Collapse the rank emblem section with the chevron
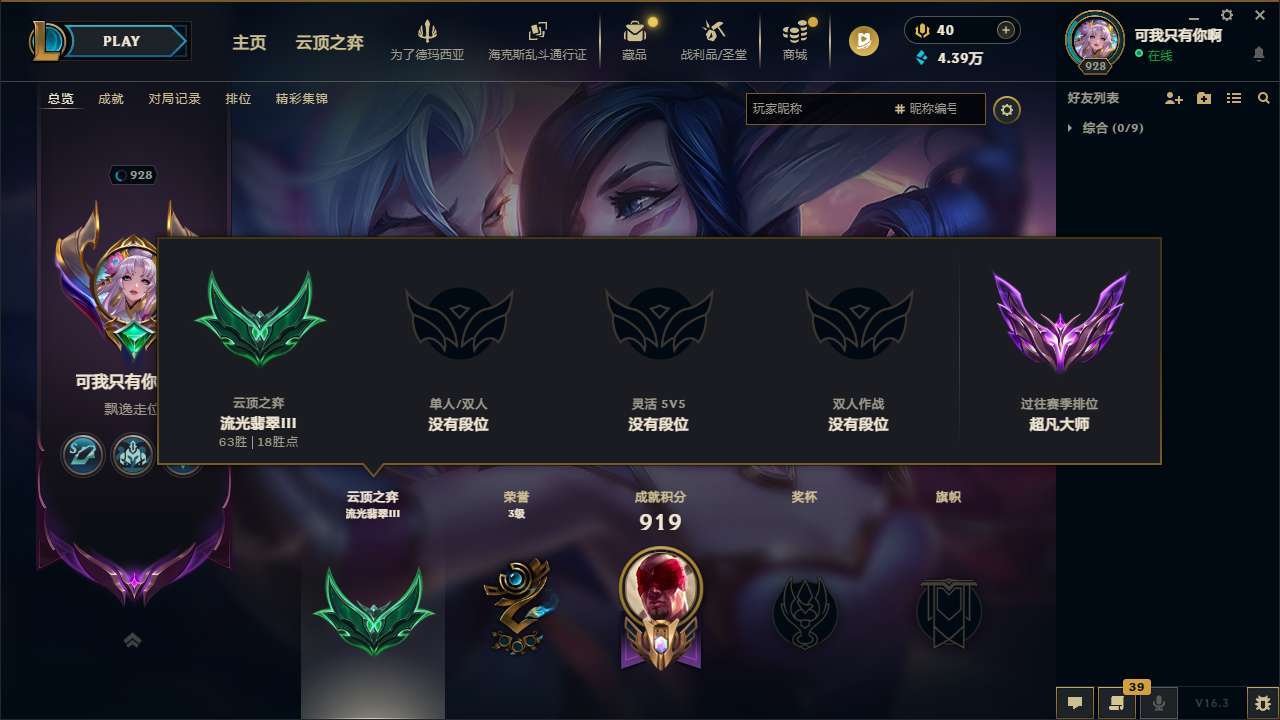This screenshot has height=720, width=1280. 132,640
